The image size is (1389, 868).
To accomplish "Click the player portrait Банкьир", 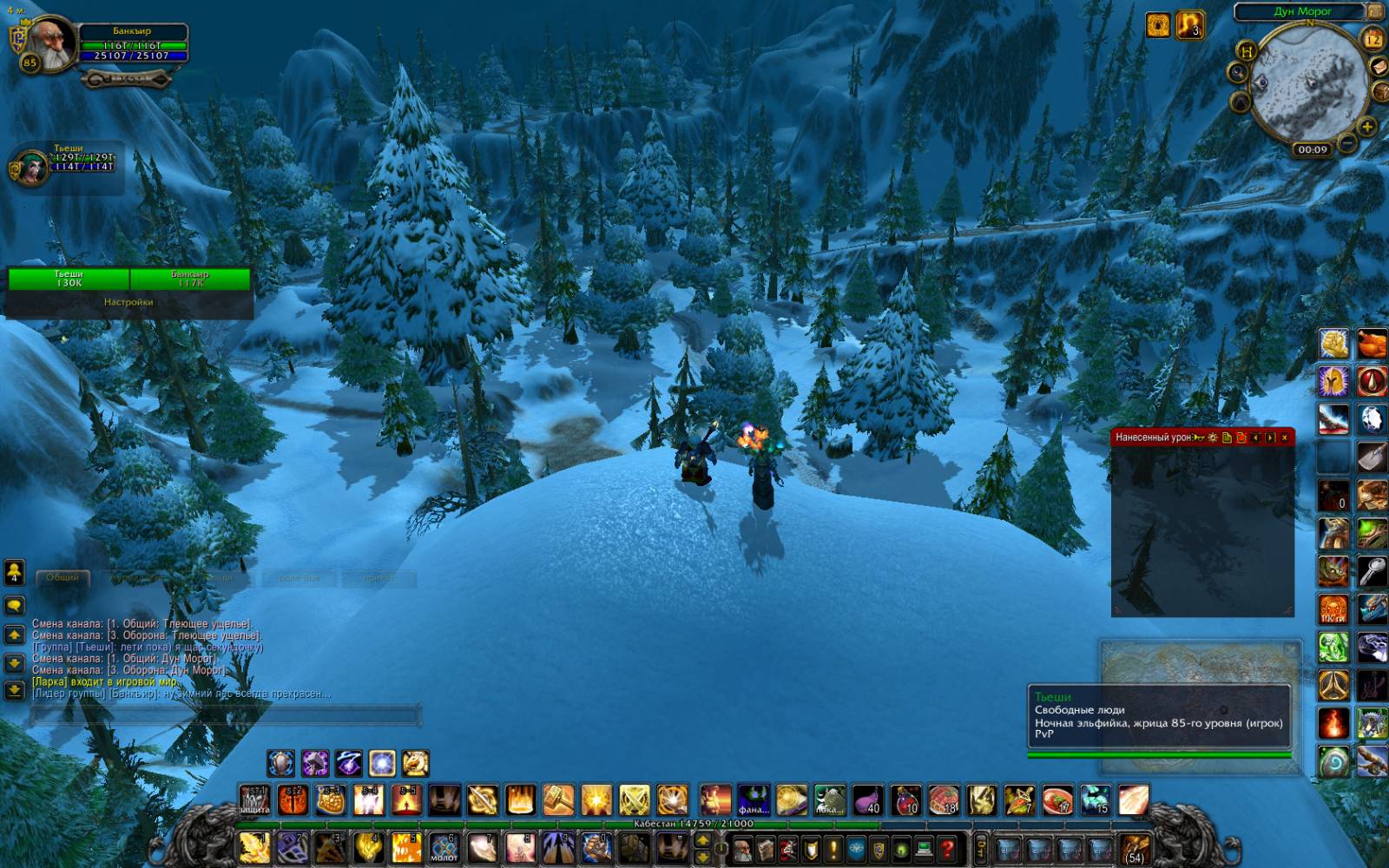I will [x=52, y=45].
